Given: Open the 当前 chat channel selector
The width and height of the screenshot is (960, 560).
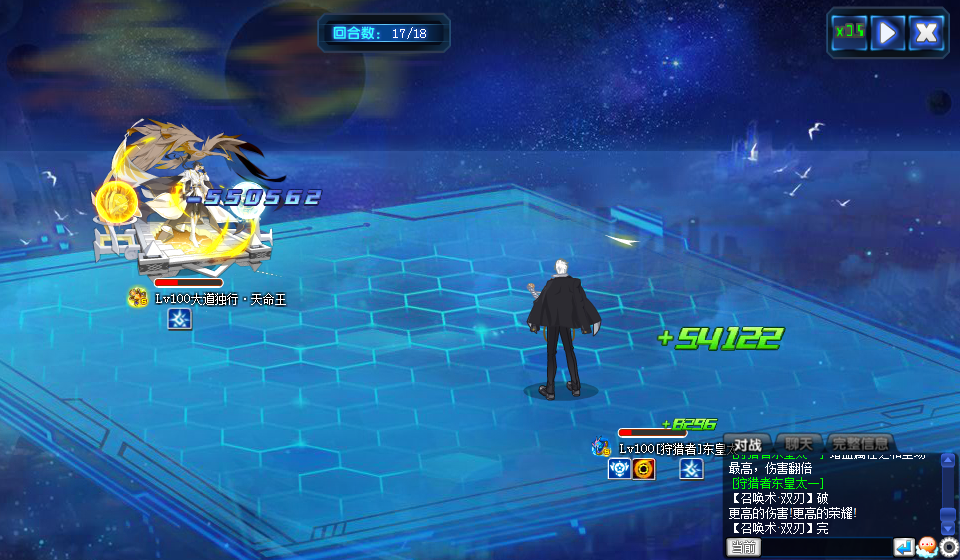Looking at the screenshot, I should [743, 547].
